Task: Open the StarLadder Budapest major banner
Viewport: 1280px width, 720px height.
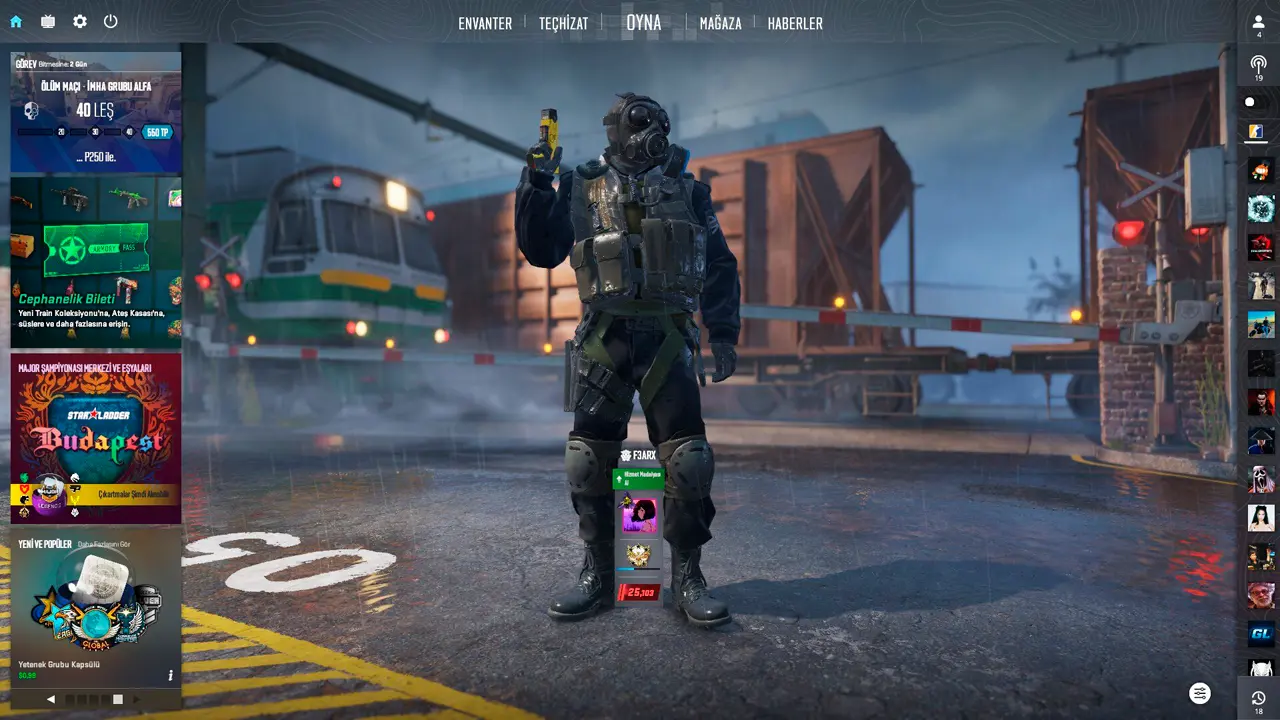Action: (x=96, y=438)
